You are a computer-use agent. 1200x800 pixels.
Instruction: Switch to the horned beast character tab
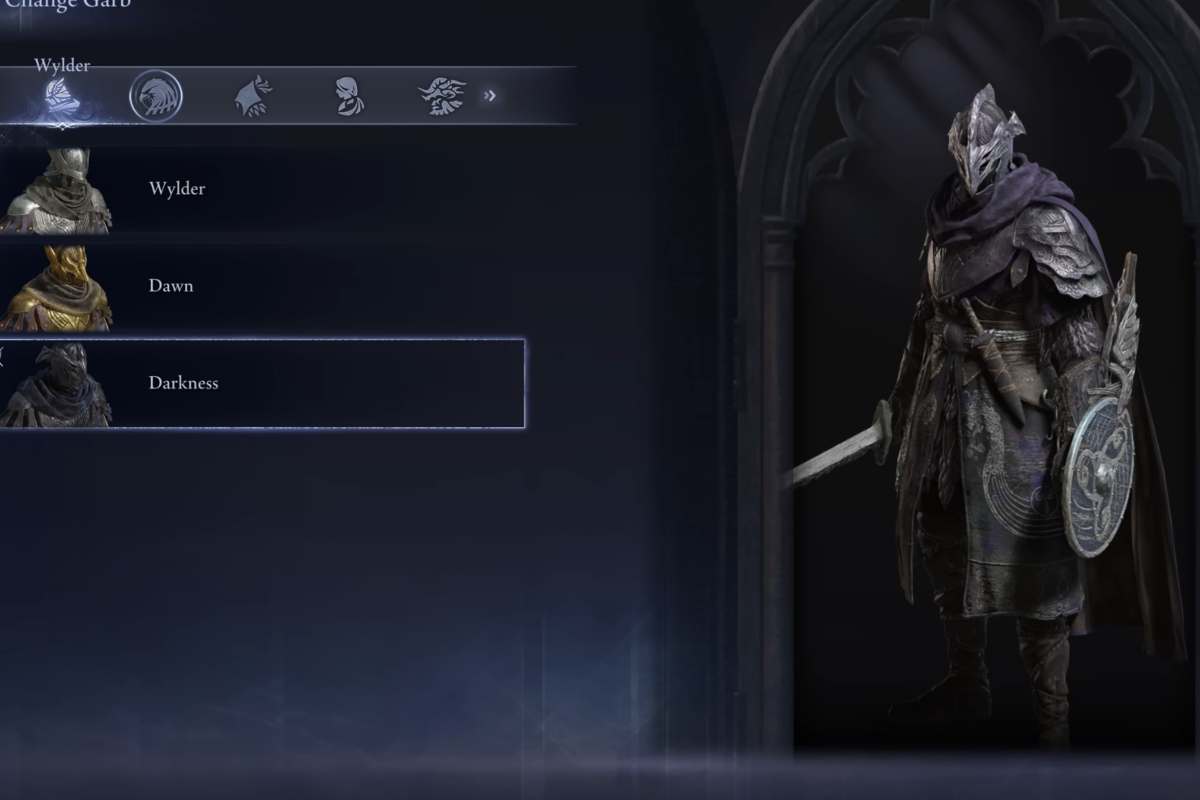coord(442,97)
